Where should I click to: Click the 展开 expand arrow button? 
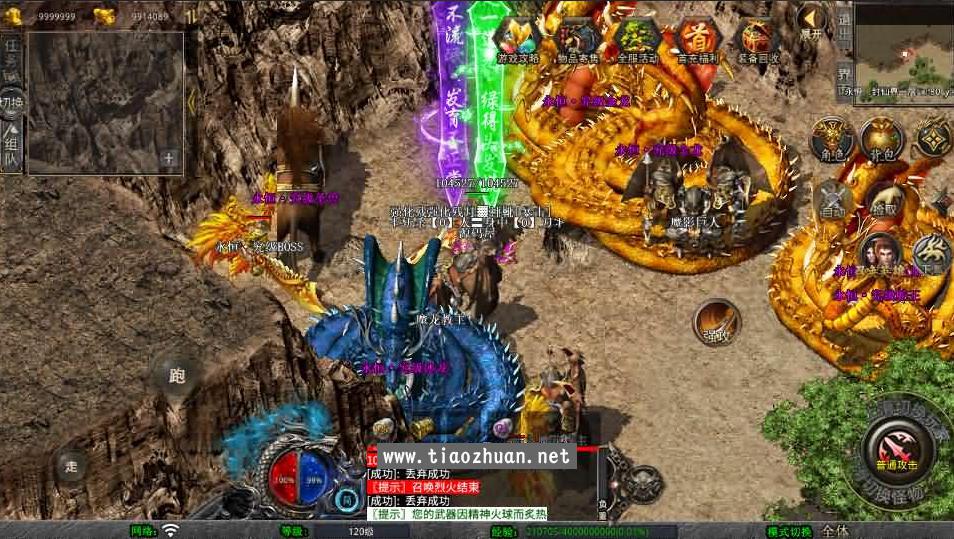(x=810, y=22)
